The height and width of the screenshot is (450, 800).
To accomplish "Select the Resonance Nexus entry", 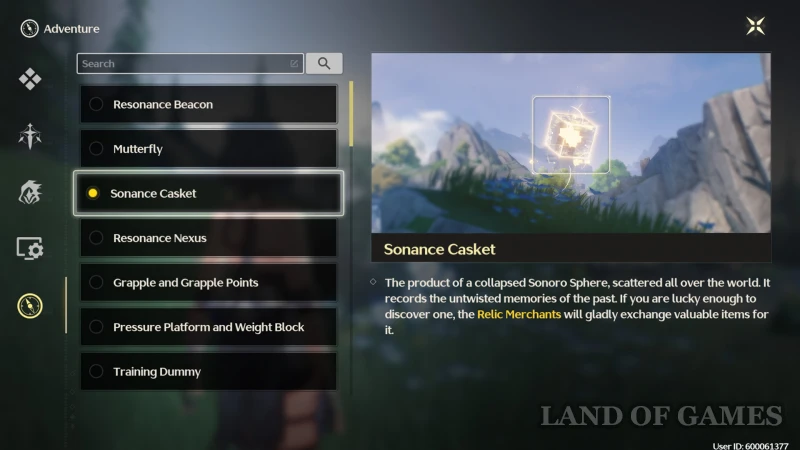I will coord(208,238).
